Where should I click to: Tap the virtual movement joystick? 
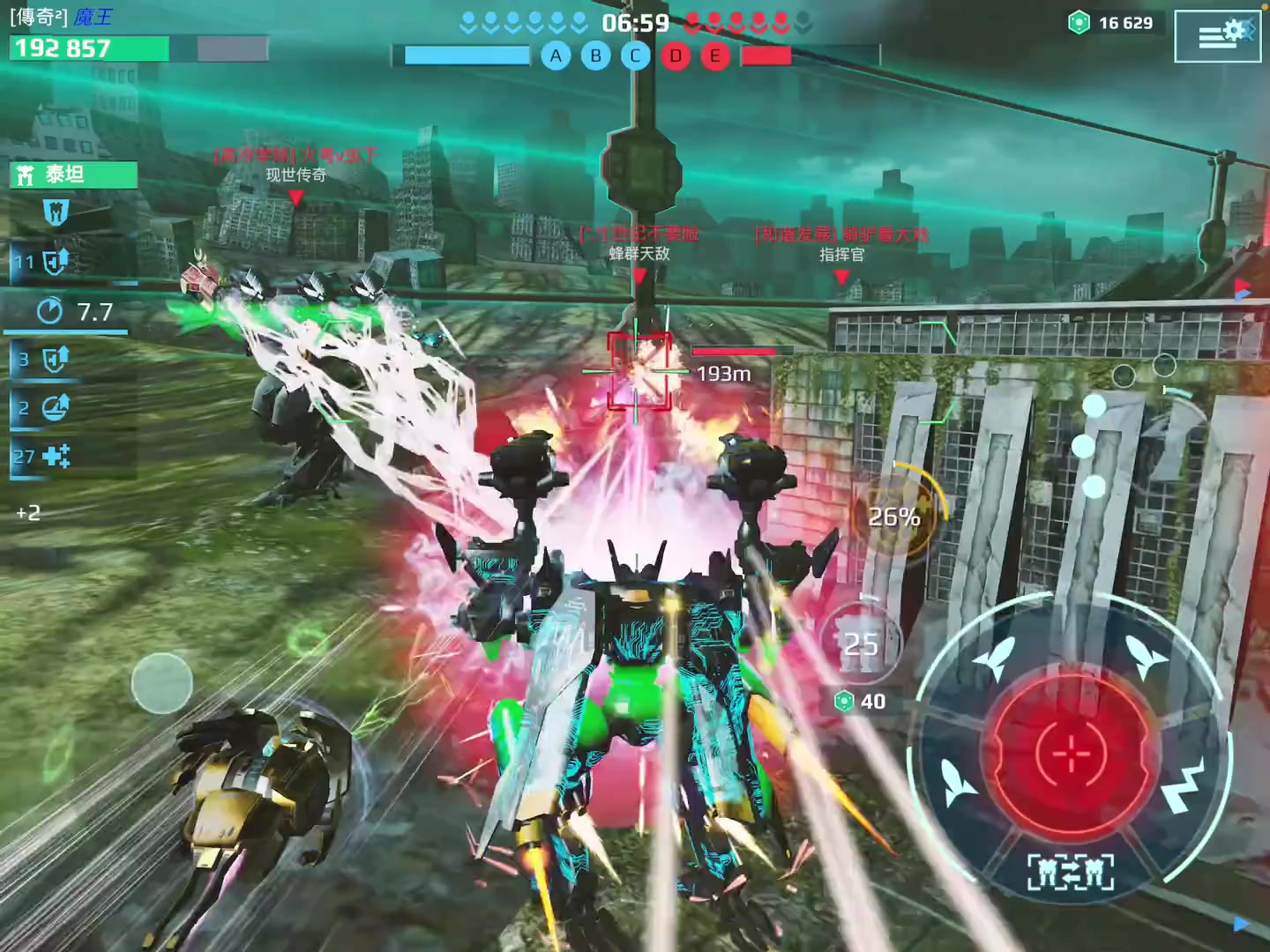click(x=162, y=683)
